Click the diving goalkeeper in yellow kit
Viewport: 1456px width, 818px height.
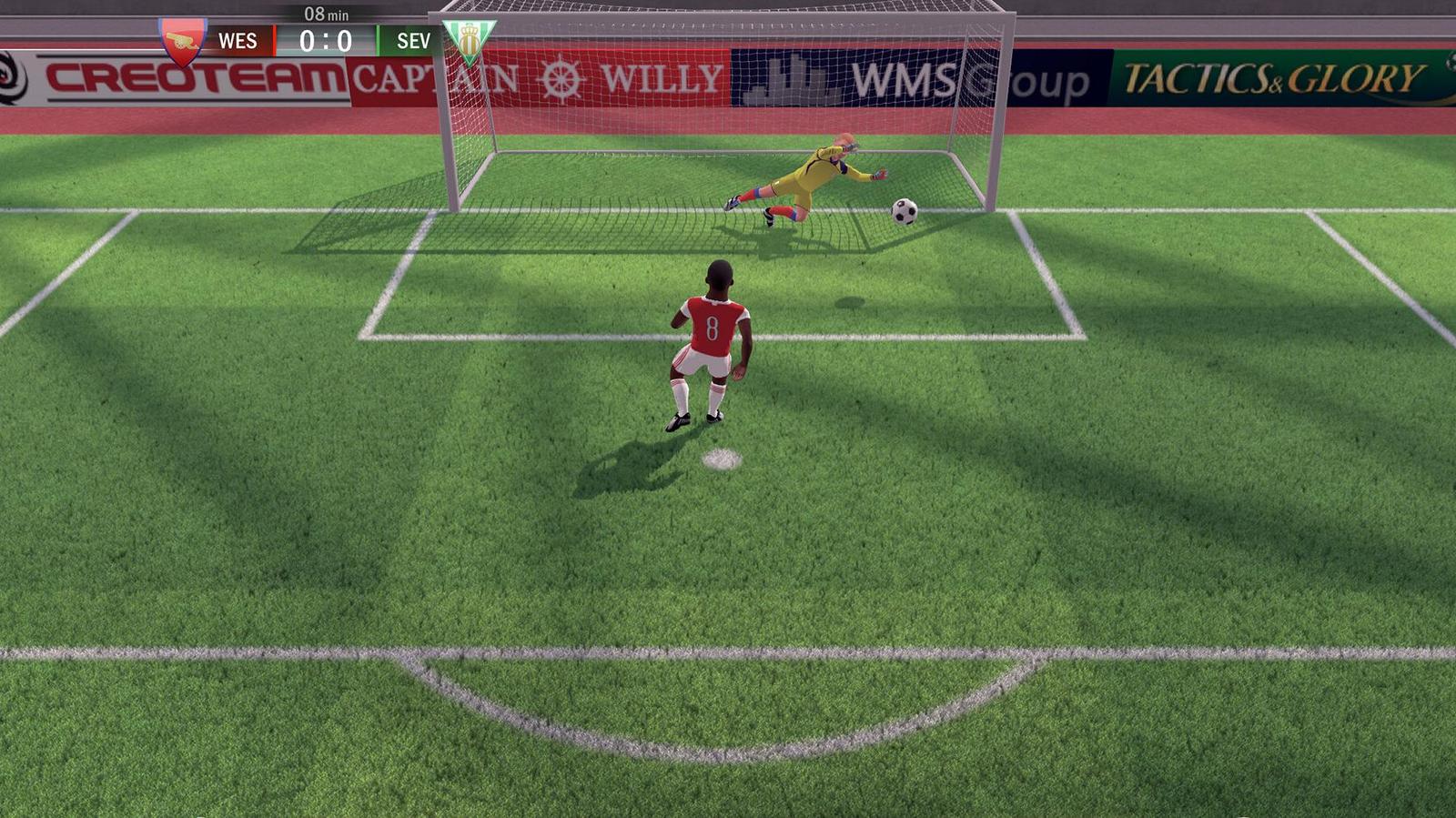point(814,173)
